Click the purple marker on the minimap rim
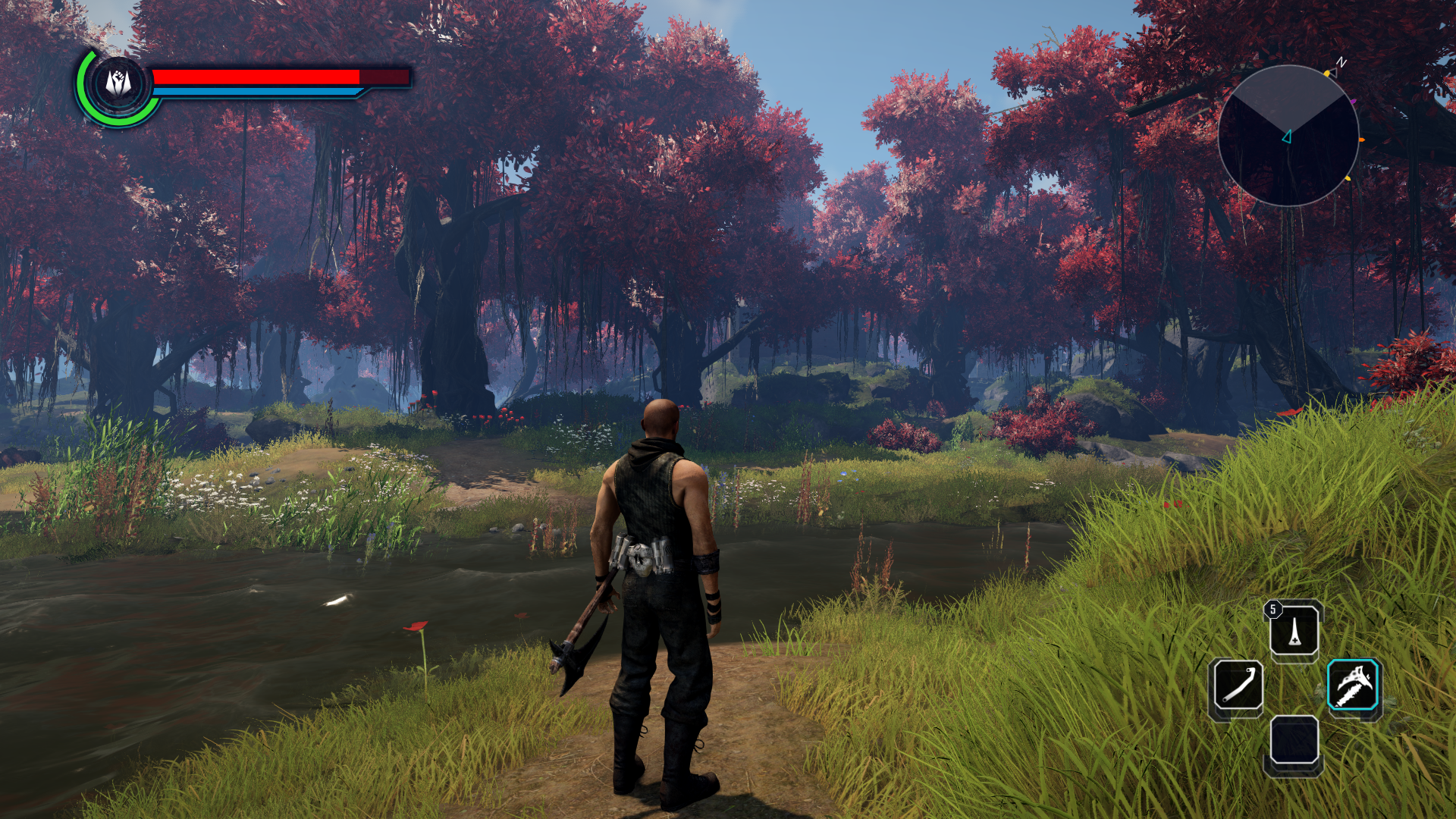This screenshot has height=819, width=1456. tap(1353, 101)
